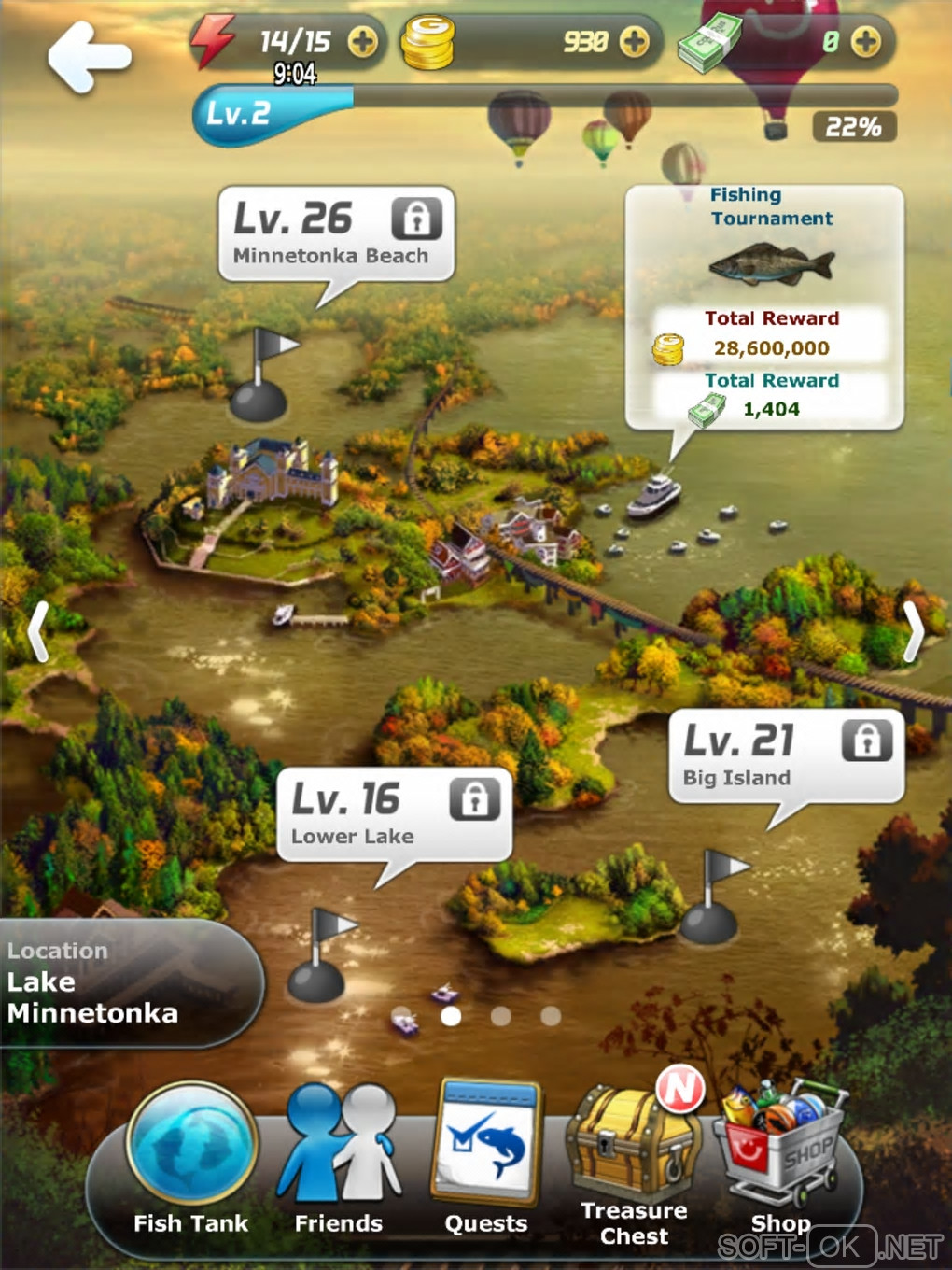This screenshot has height=1270, width=952.
Task: Show the next map with right chevron
Action: tap(914, 632)
